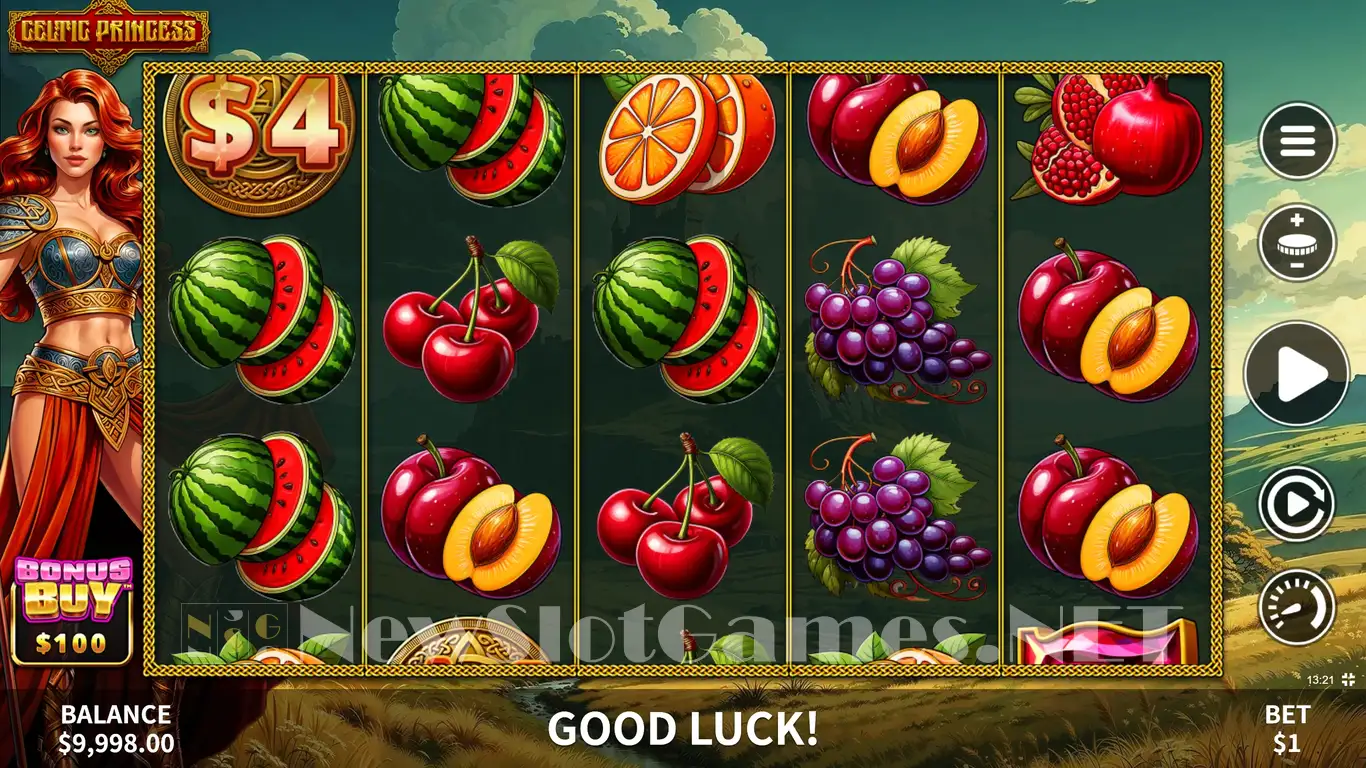
Task: Open the Bonus Buy $100 offer
Action: (x=72, y=611)
